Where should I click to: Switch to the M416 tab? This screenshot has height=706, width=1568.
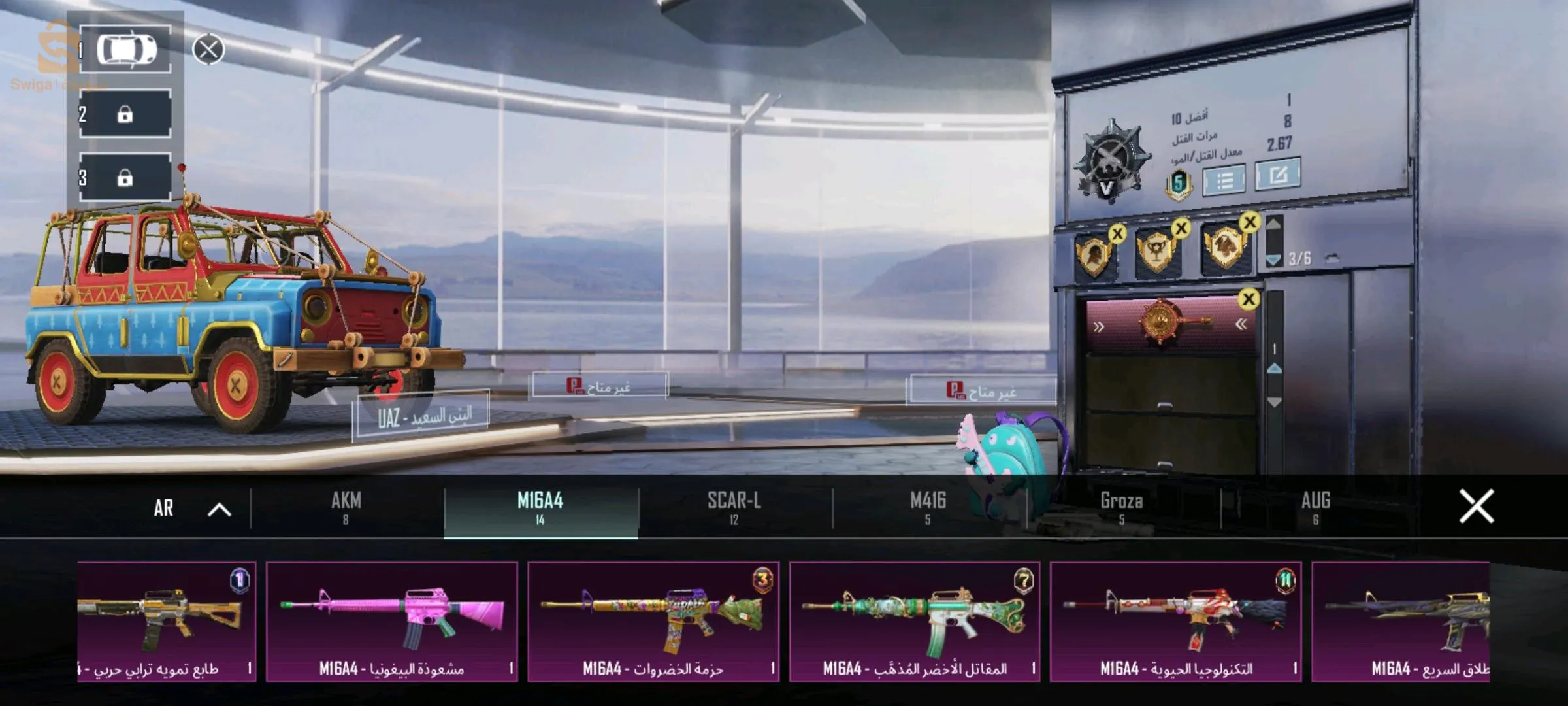pos(928,507)
